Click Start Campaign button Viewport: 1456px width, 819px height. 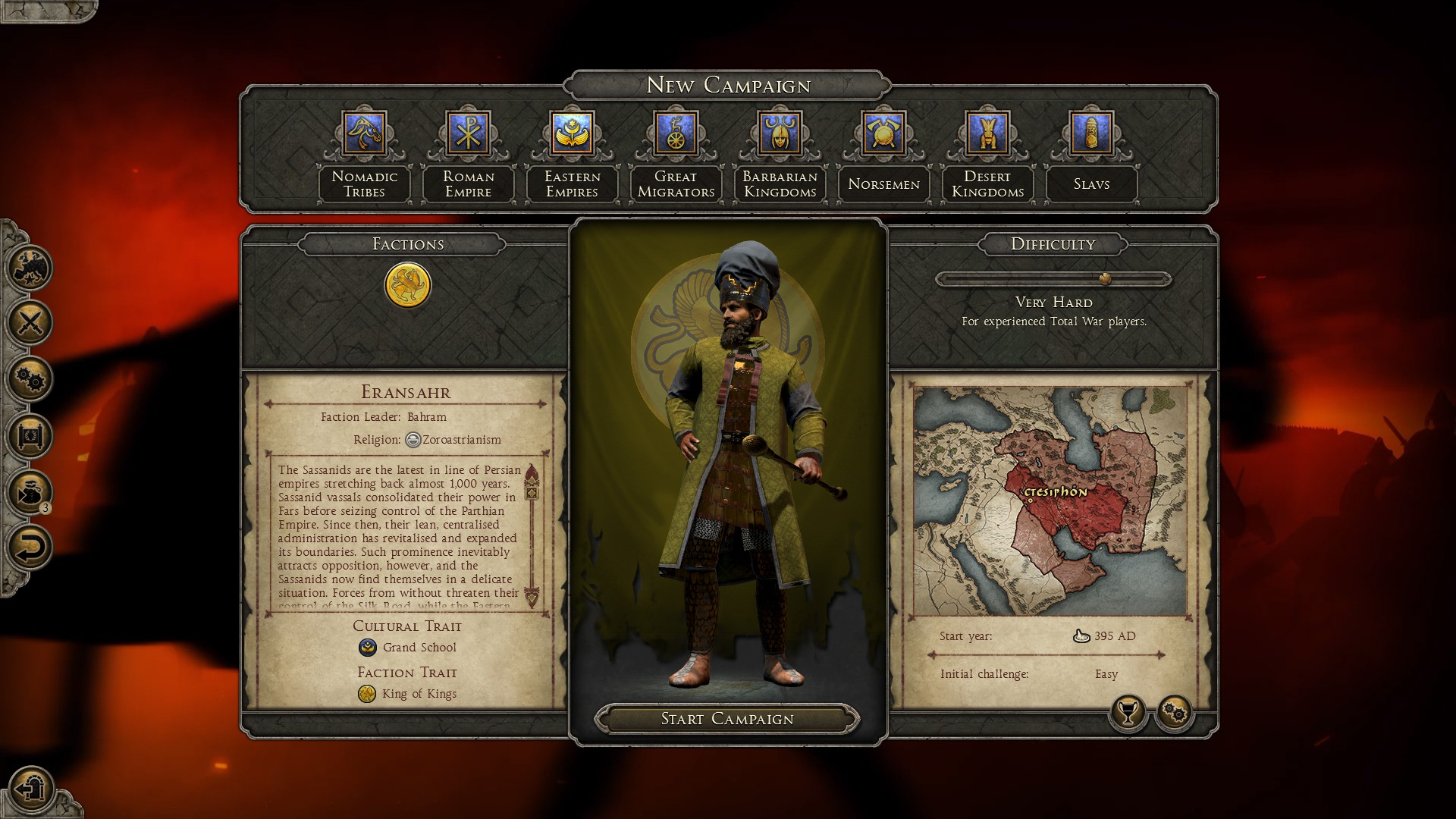727,719
